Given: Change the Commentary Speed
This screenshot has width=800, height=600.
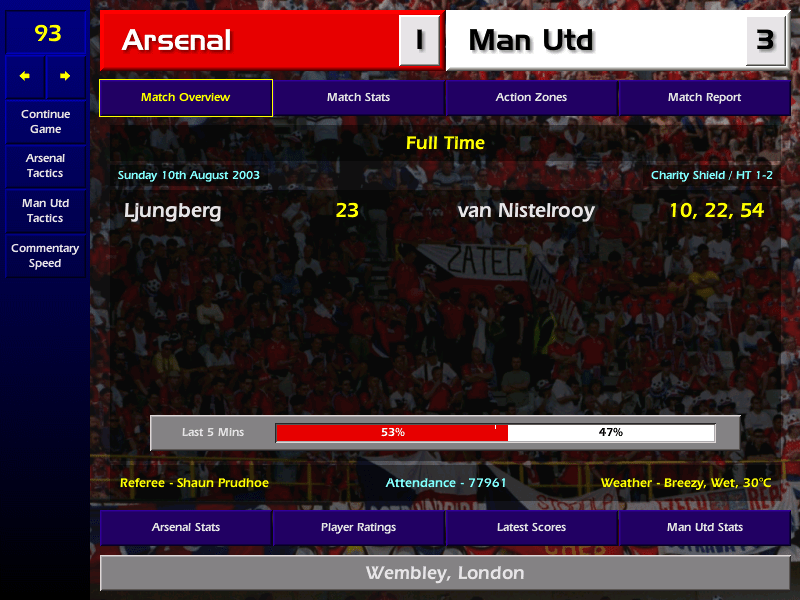Looking at the screenshot, I should 45,256.
